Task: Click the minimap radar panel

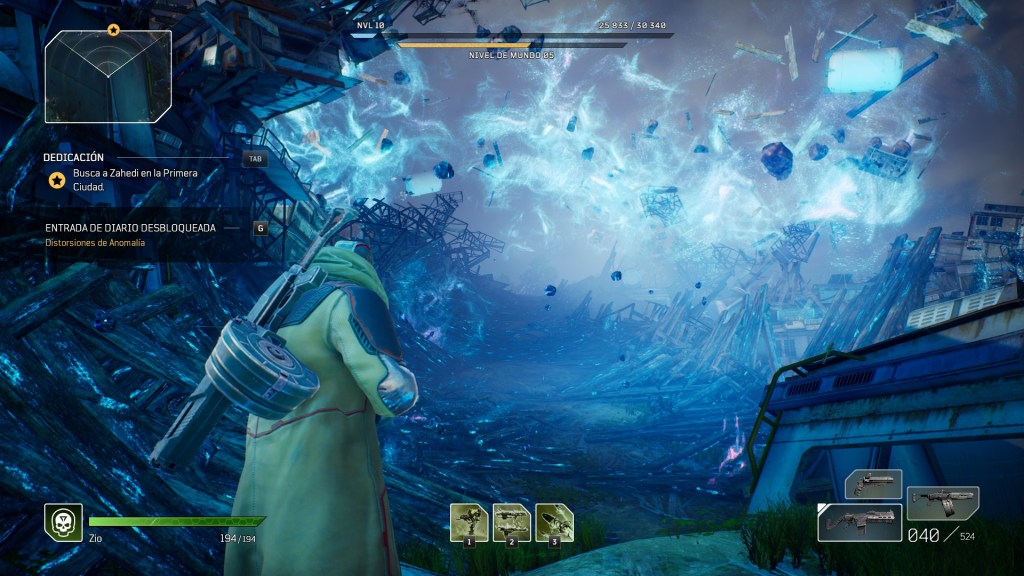Action: coord(108,70)
